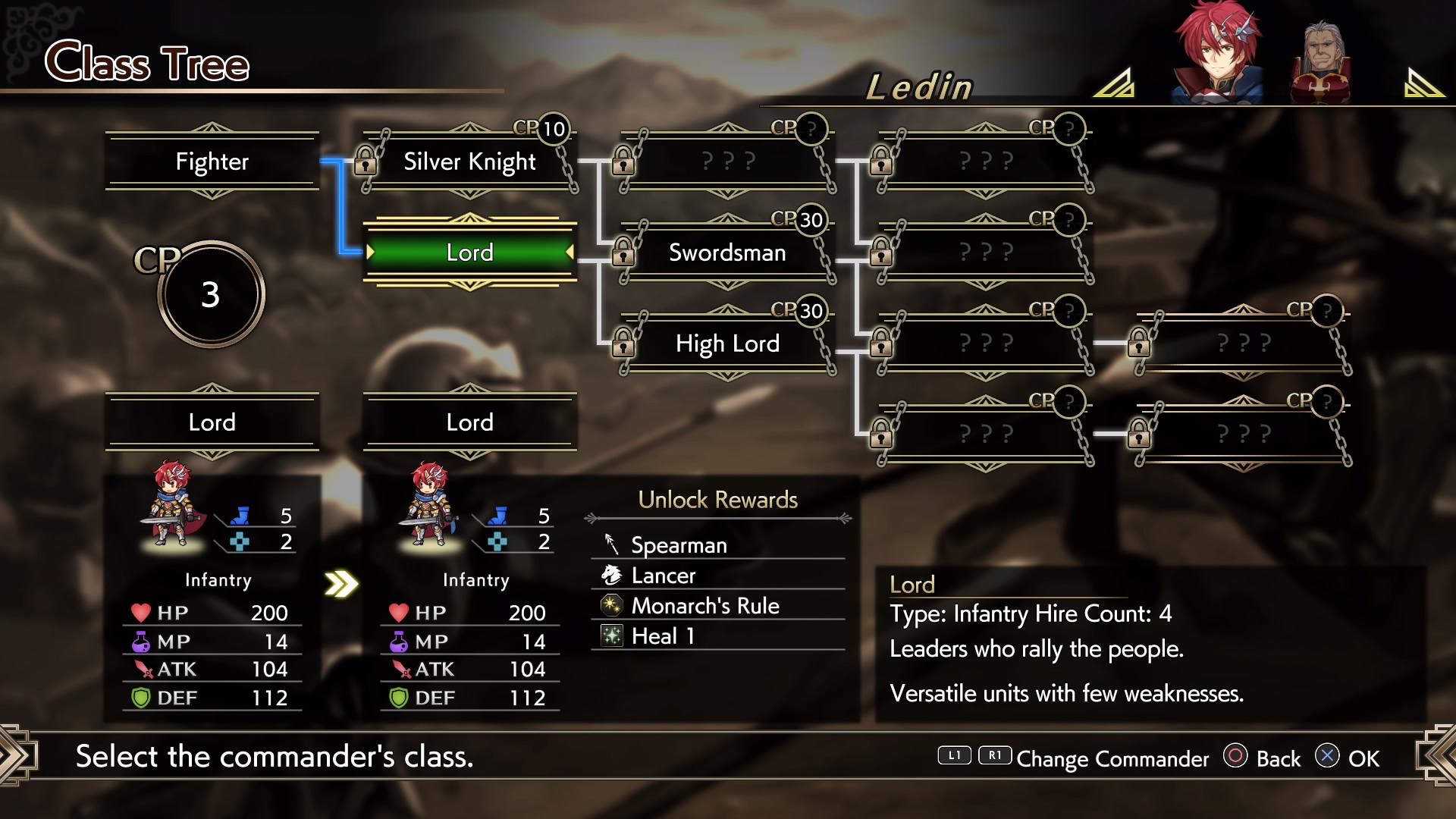Select the highlighted Lord class node
1456x819 pixels.
click(x=469, y=253)
